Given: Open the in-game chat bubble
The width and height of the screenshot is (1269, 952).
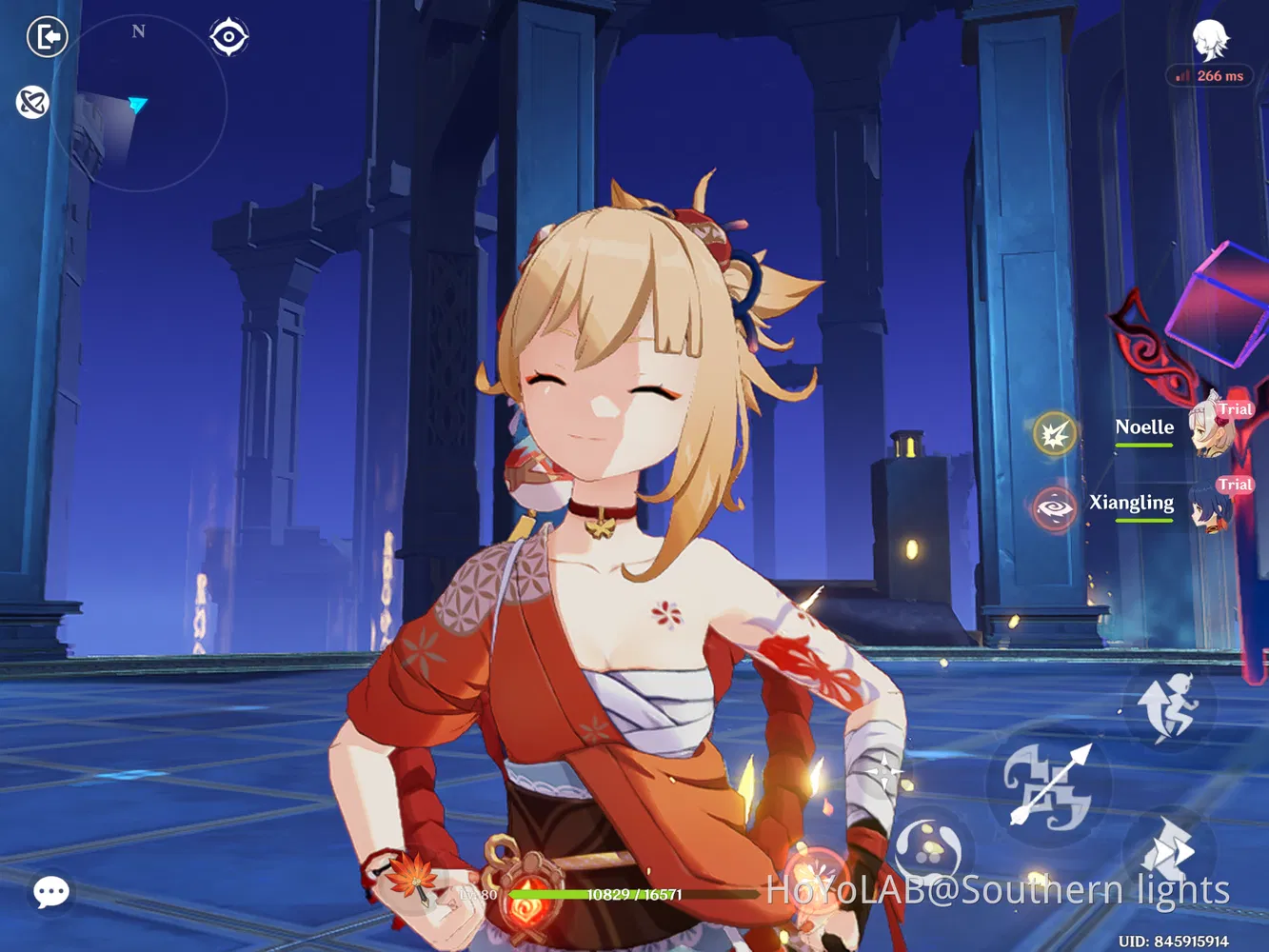Looking at the screenshot, I should point(52,891).
